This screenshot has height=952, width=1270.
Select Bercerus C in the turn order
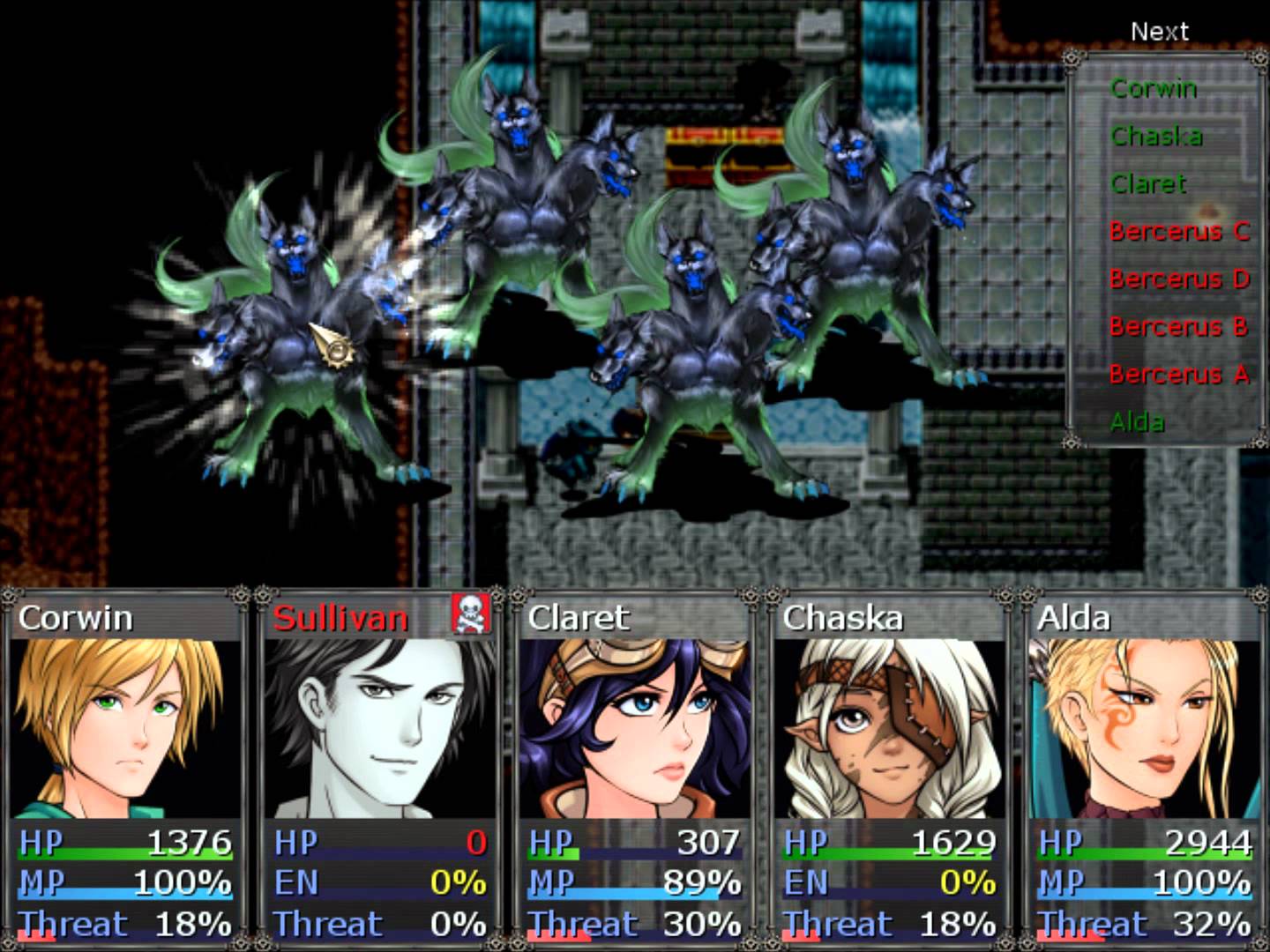[x=1179, y=231]
